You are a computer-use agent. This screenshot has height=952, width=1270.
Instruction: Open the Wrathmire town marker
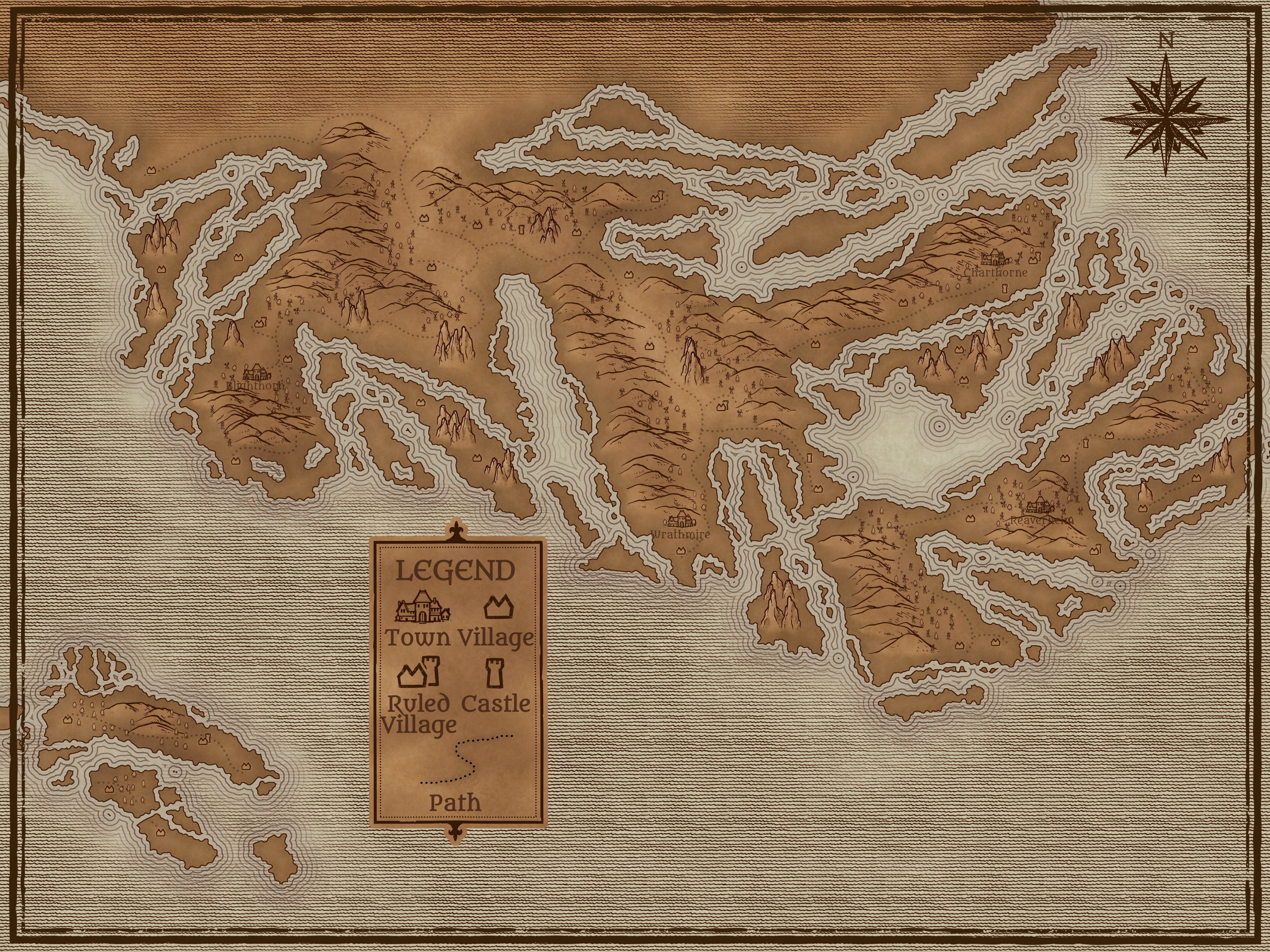[681, 519]
